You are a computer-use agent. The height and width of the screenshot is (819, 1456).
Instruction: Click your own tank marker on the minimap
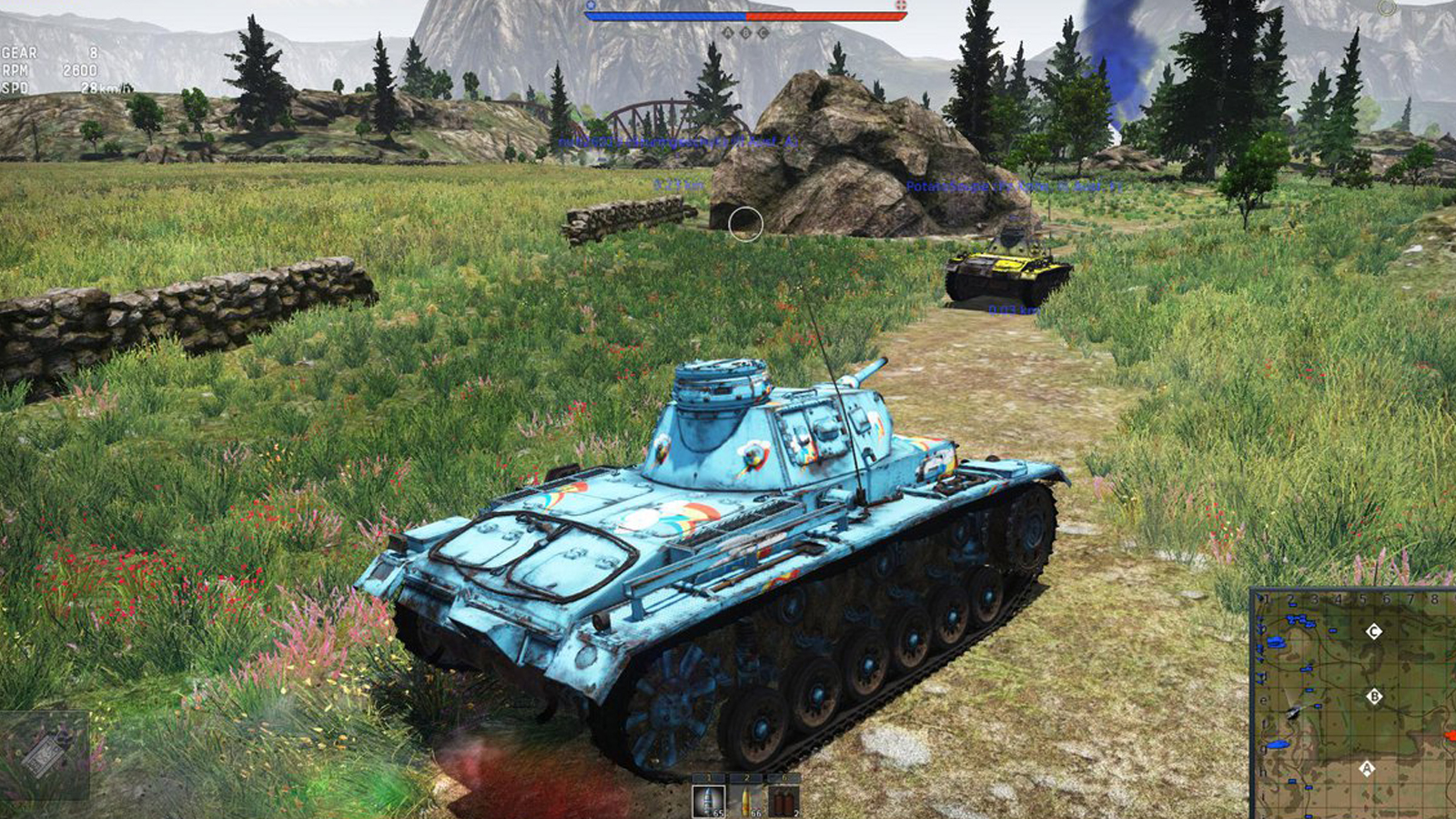click(x=1292, y=713)
